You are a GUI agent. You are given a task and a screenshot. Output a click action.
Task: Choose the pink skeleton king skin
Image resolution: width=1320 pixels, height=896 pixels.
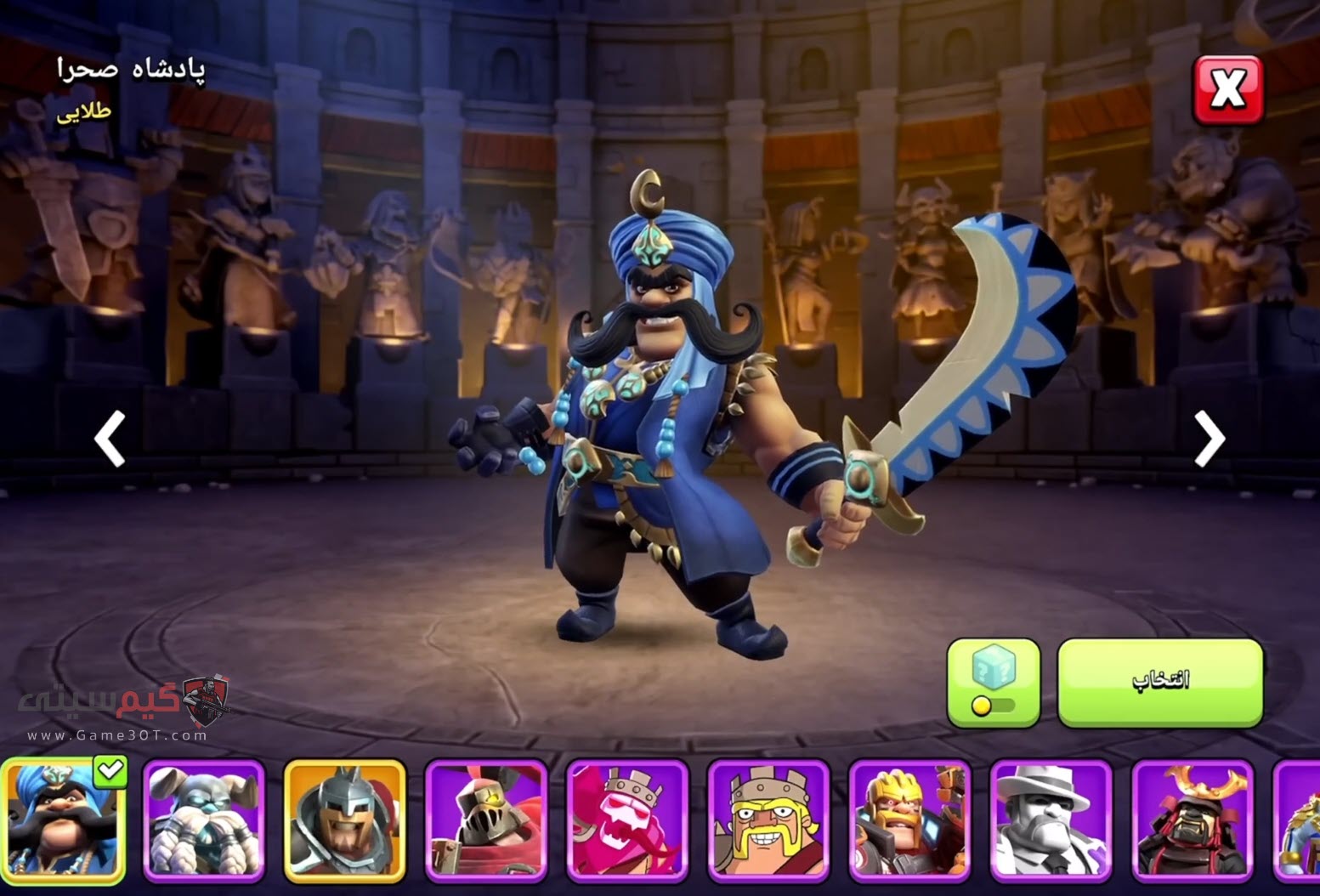(x=627, y=821)
